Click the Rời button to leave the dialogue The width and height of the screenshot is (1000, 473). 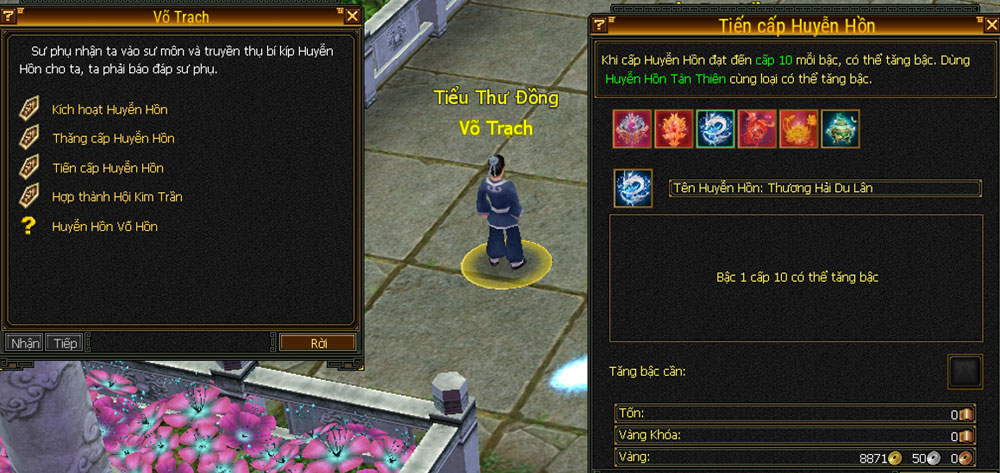click(318, 343)
